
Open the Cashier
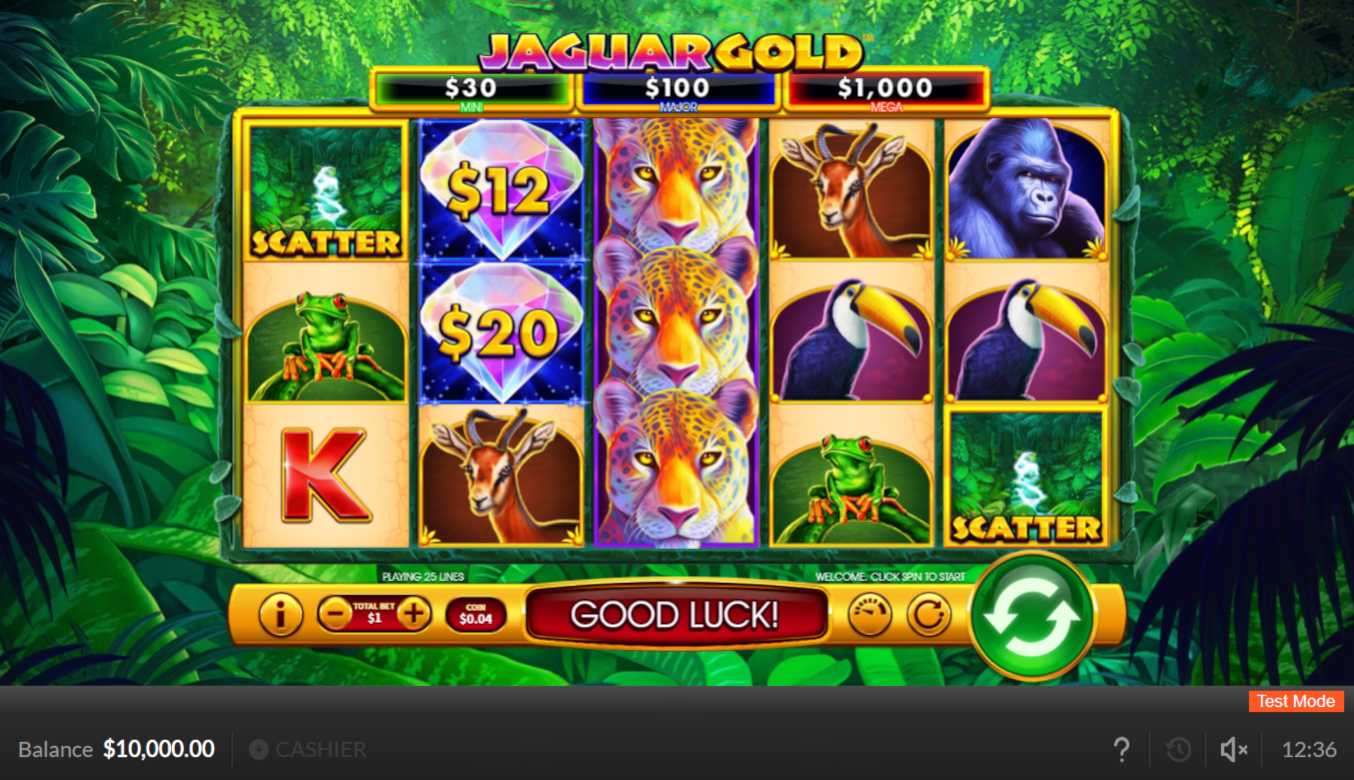click(x=308, y=749)
